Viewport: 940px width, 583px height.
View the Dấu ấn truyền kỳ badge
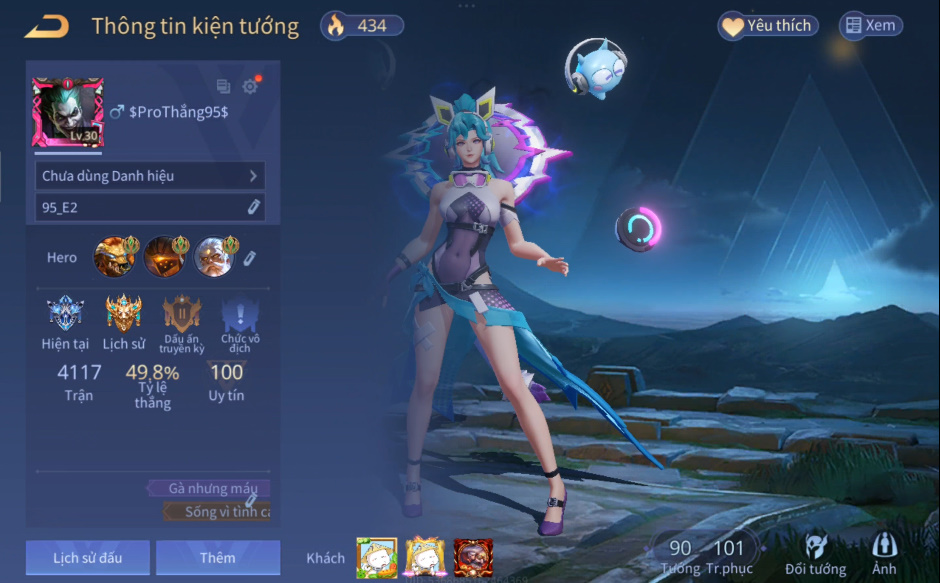(x=183, y=314)
